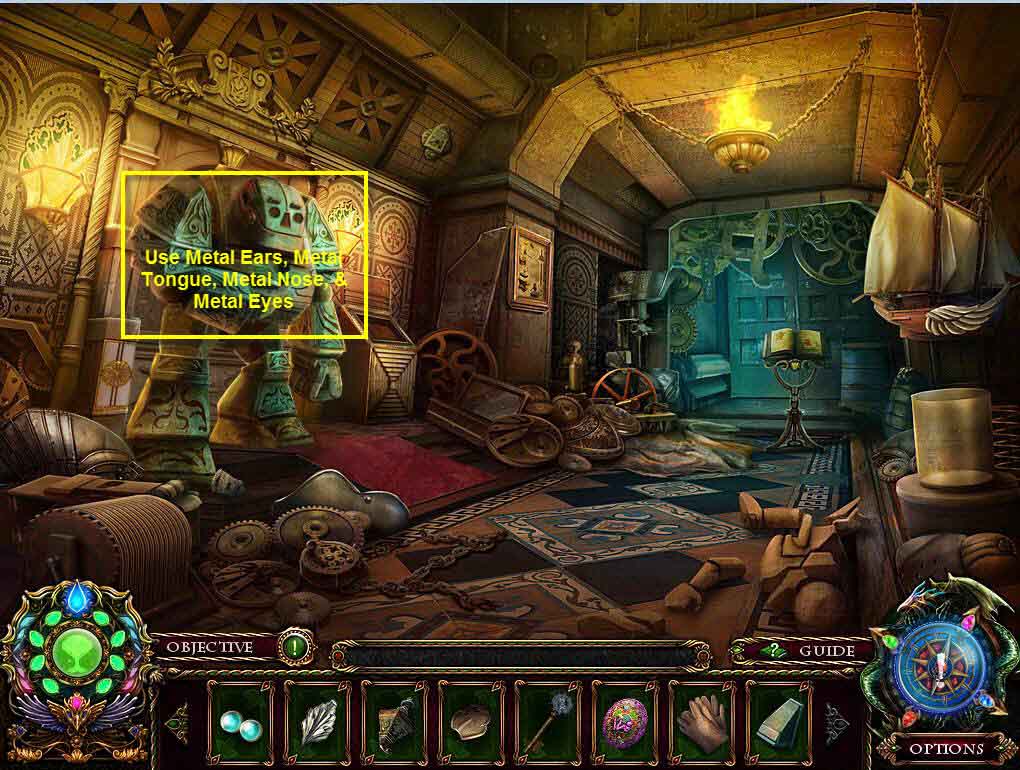Open the strategy Guide

click(812, 651)
